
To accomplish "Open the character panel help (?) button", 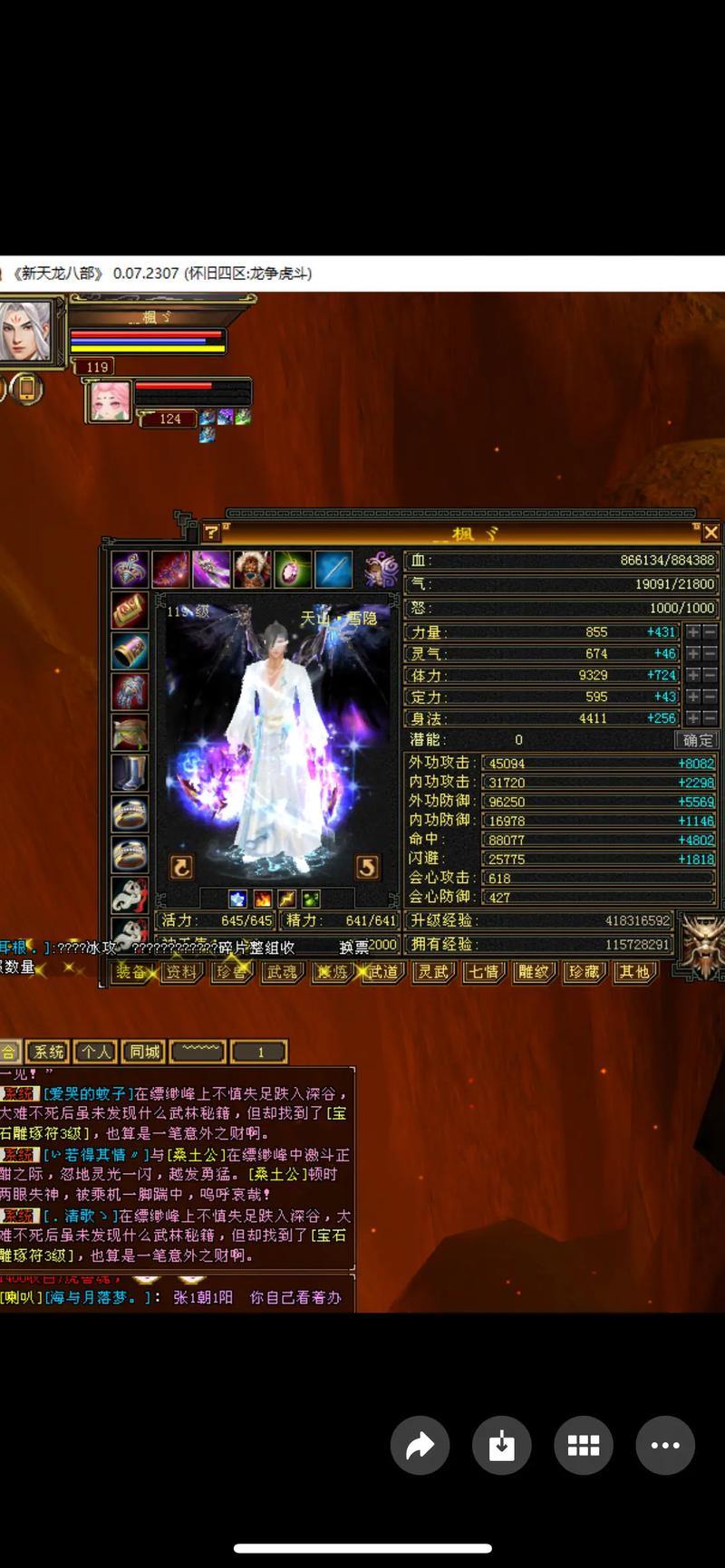I will pyautogui.click(x=211, y=533).
